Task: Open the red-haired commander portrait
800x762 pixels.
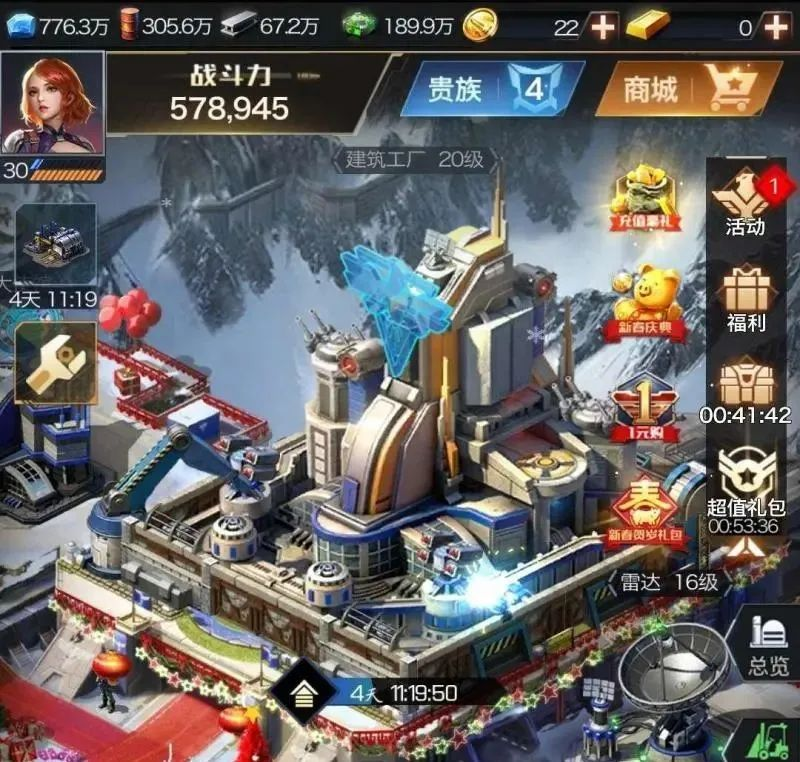Action: [52, 102]
